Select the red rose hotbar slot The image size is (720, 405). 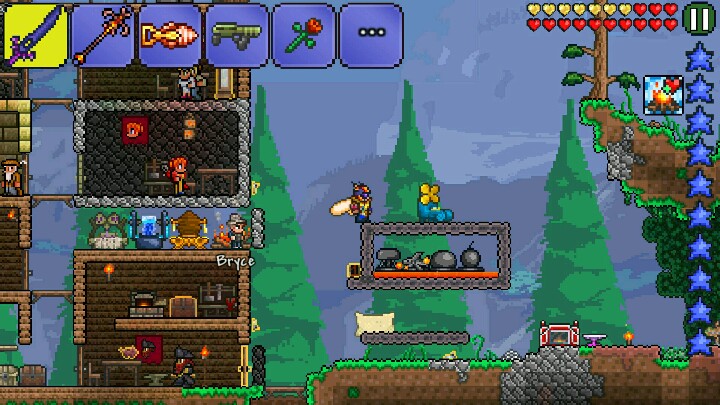pyautogui.click(x=303, y=35)
